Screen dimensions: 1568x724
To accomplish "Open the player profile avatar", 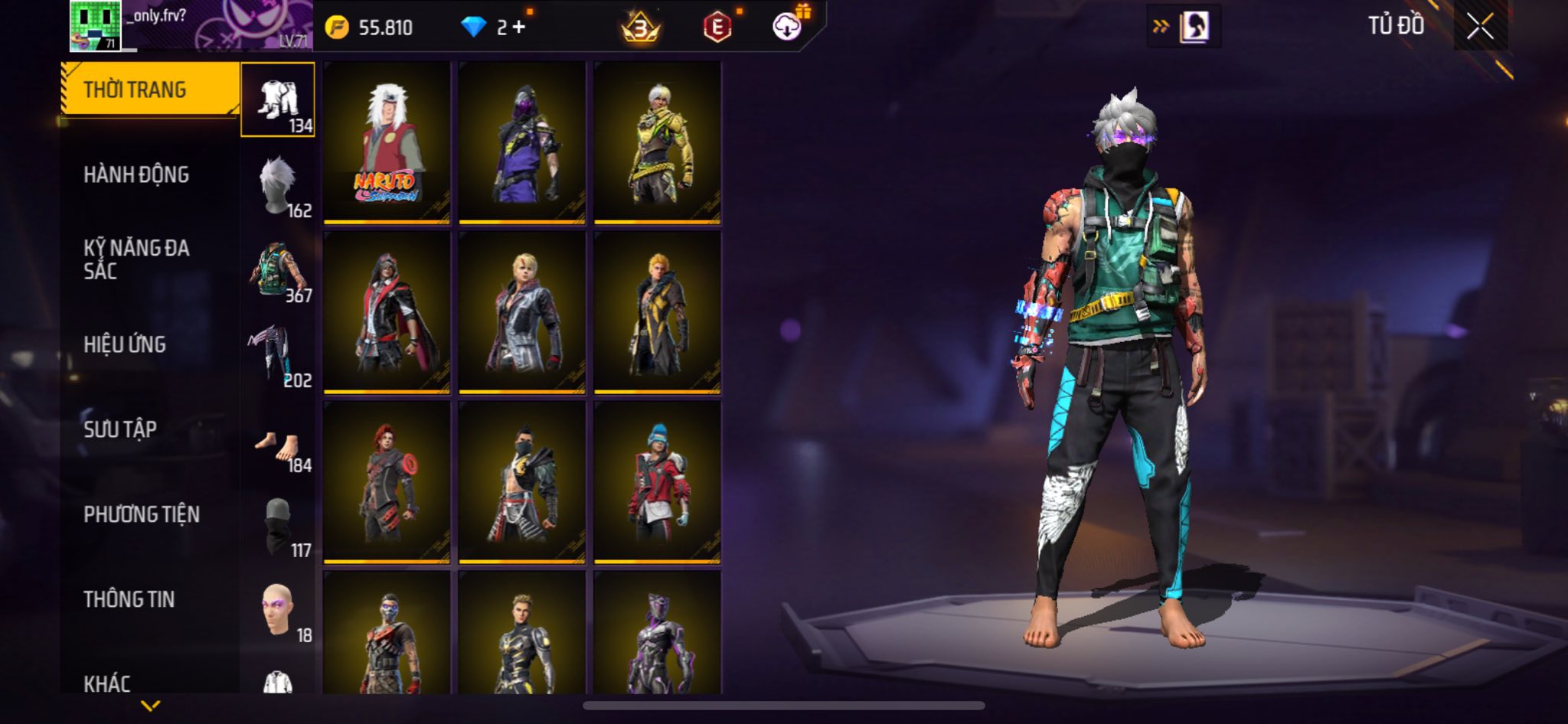I will 95,26.
